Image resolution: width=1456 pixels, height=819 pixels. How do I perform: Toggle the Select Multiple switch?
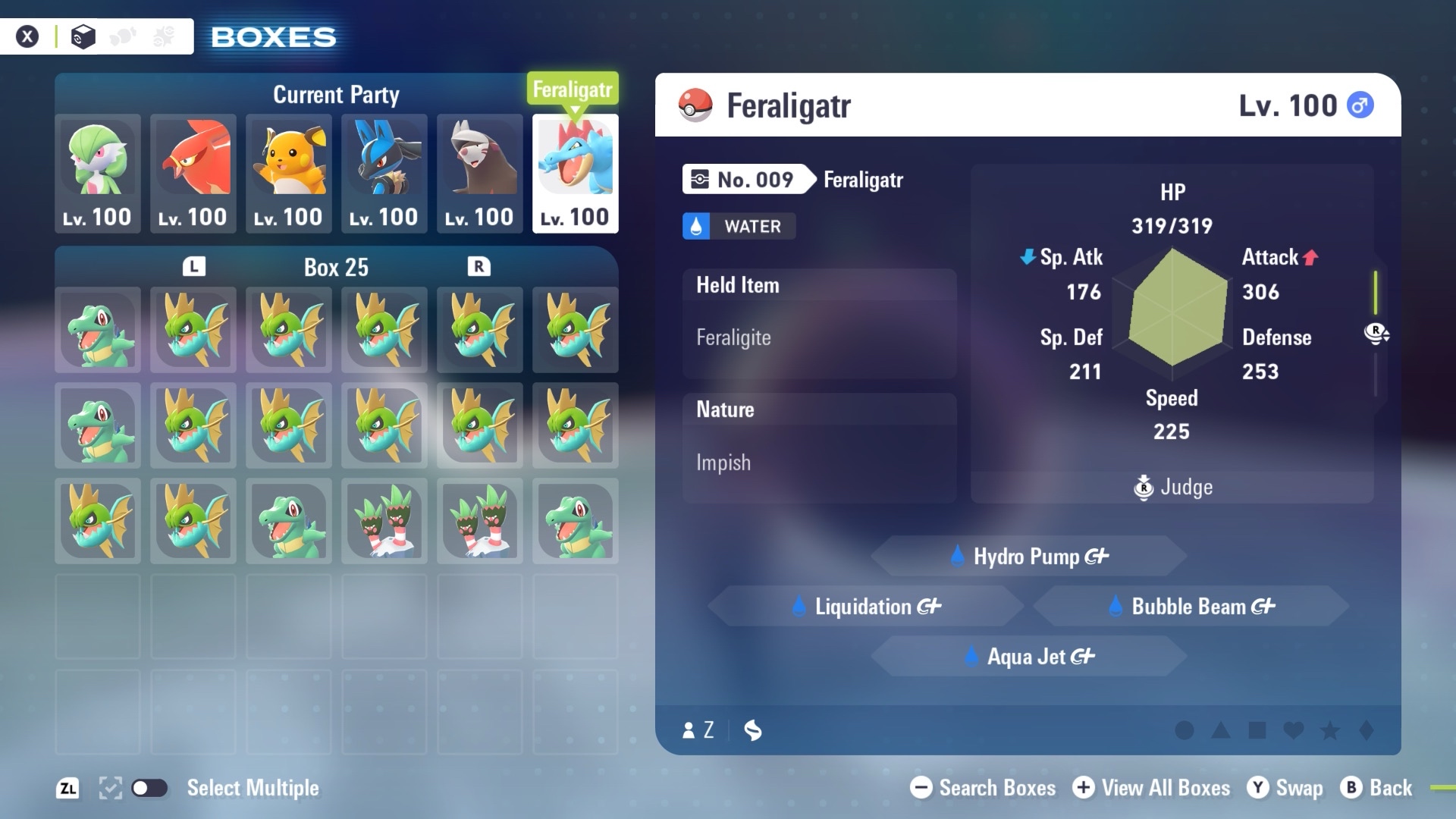click(x=149, y=788)
